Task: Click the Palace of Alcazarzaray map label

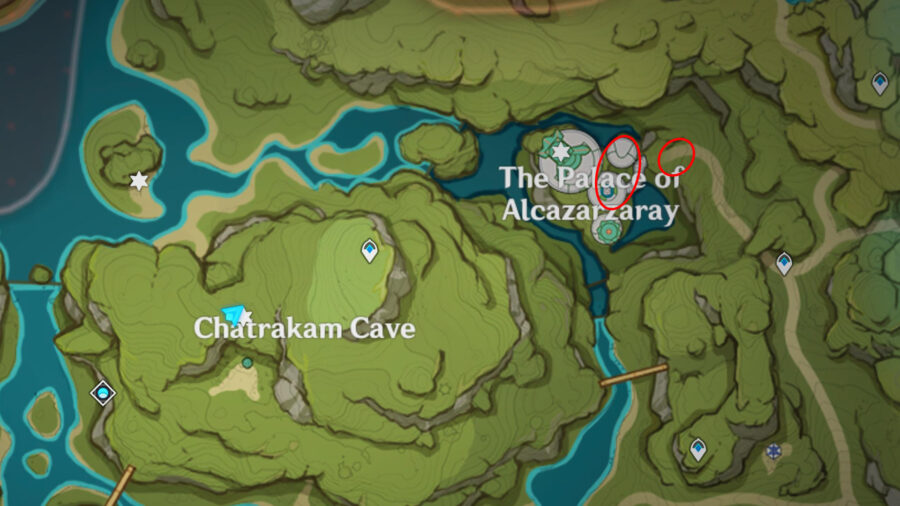Action: [589, 194]
